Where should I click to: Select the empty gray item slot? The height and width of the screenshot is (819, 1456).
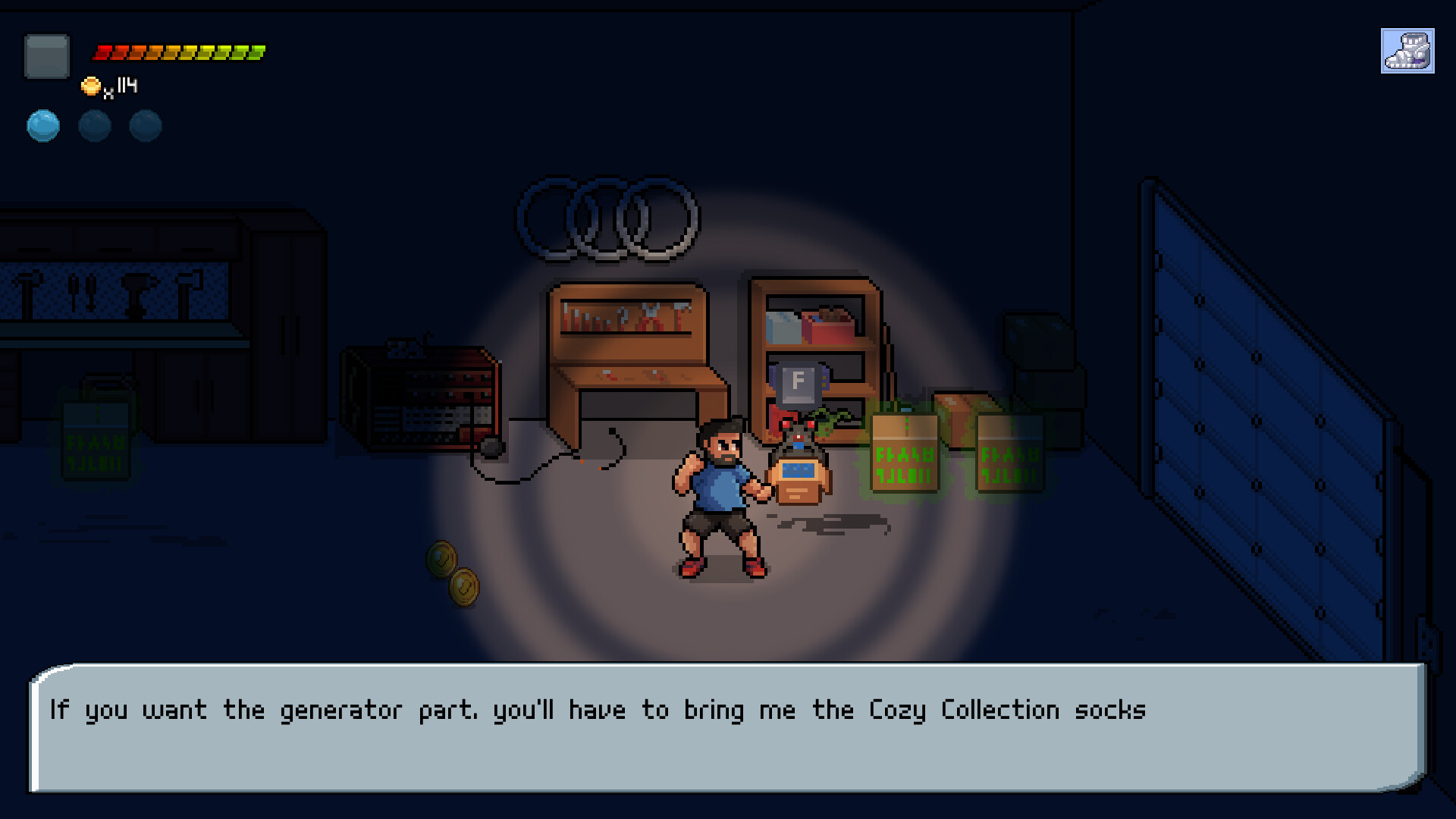pyautogui.click(x=47, y=56)
